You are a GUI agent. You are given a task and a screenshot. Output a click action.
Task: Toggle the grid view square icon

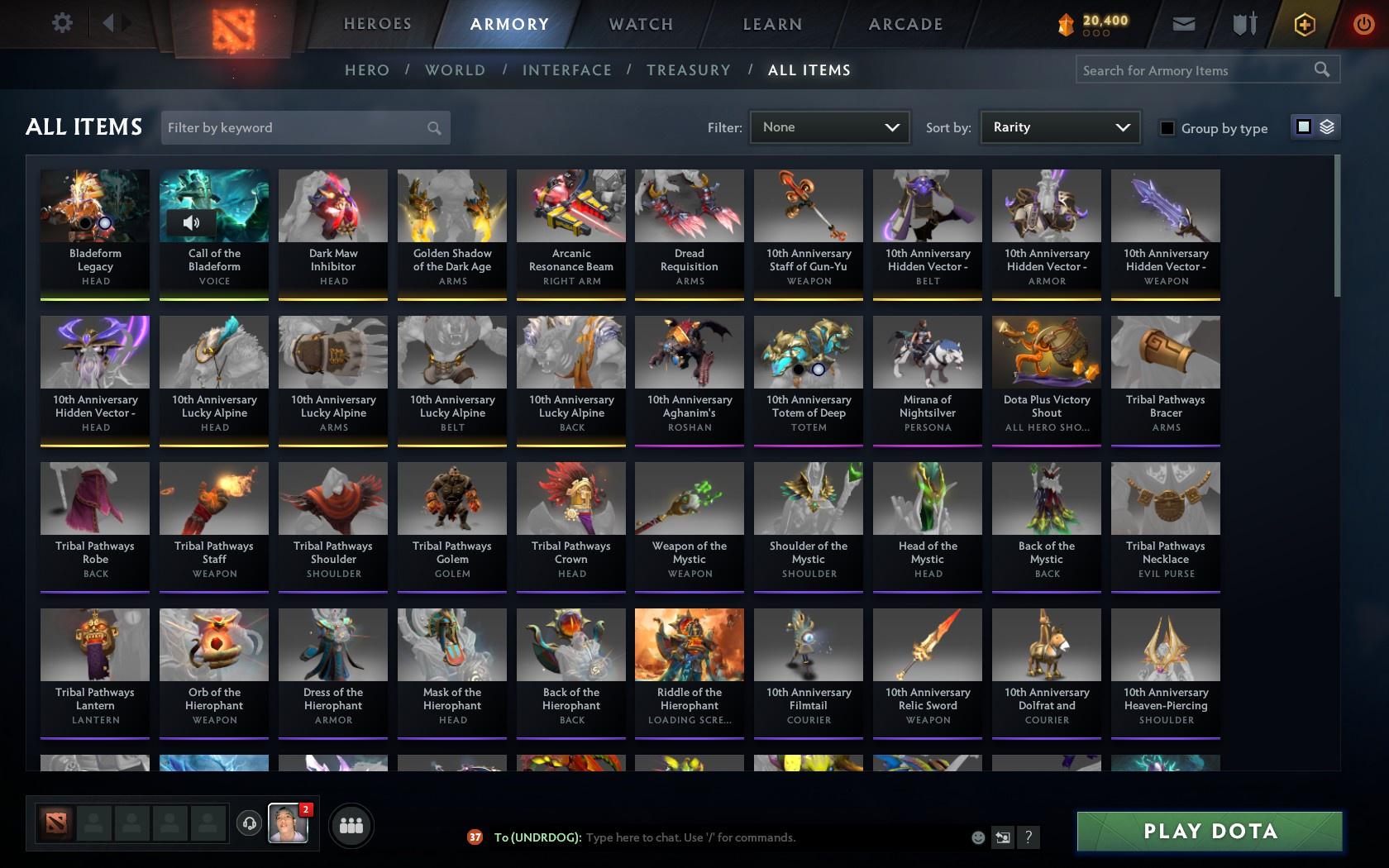click(x=1303, y=126)
